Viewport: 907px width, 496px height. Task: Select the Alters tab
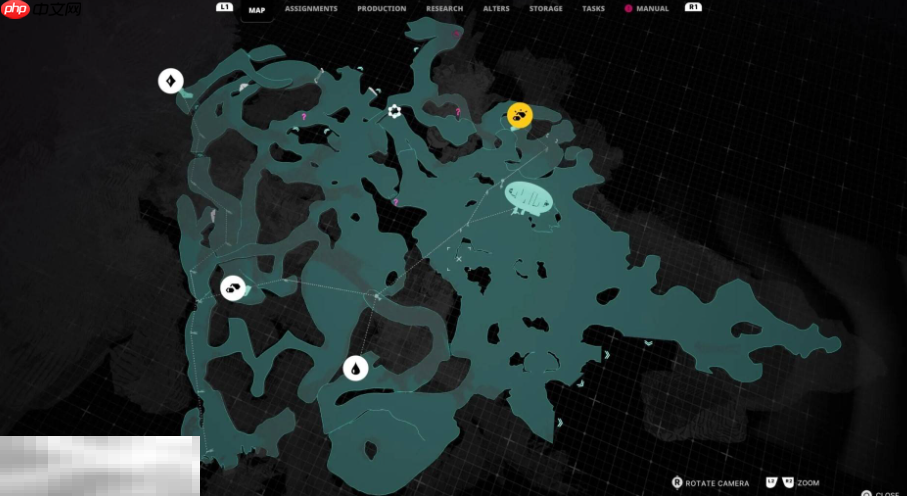click(x=496, y=9)
